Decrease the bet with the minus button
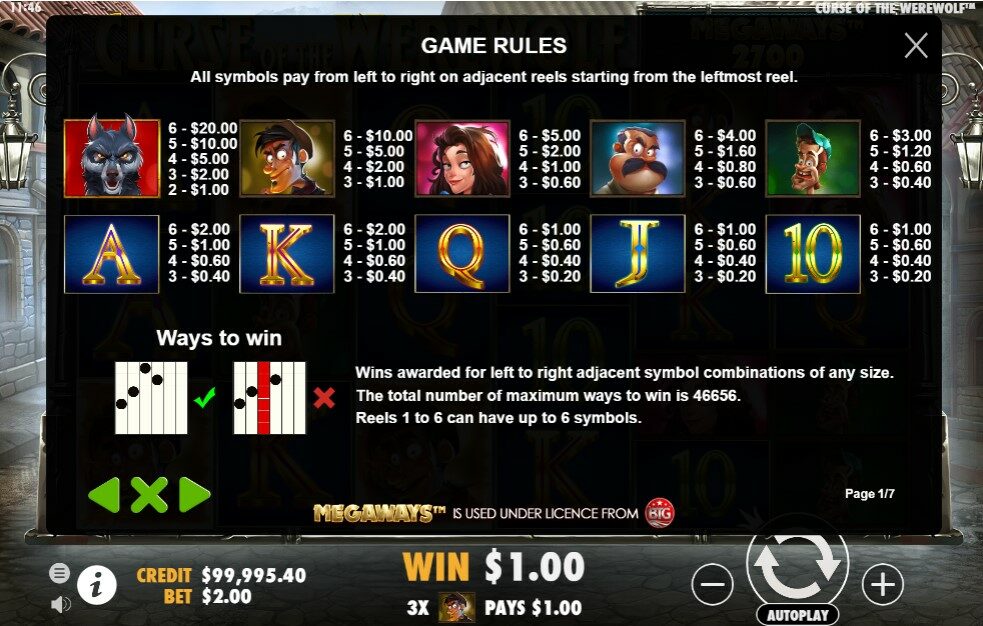983x626 pixels. click(712, 585)
